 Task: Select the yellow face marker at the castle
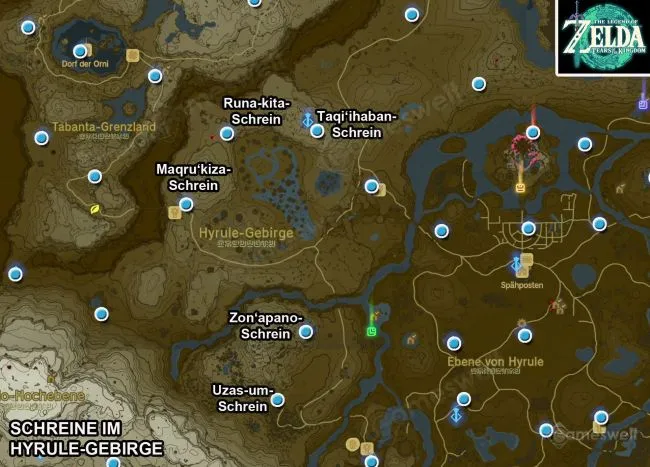tap(521, 187)
